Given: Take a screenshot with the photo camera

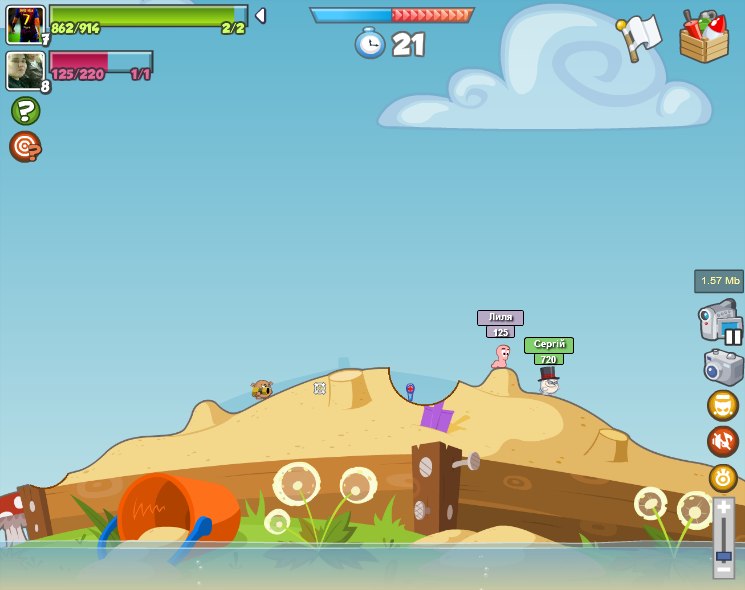Looking at the screenshot, I should (x=722, y=366).
